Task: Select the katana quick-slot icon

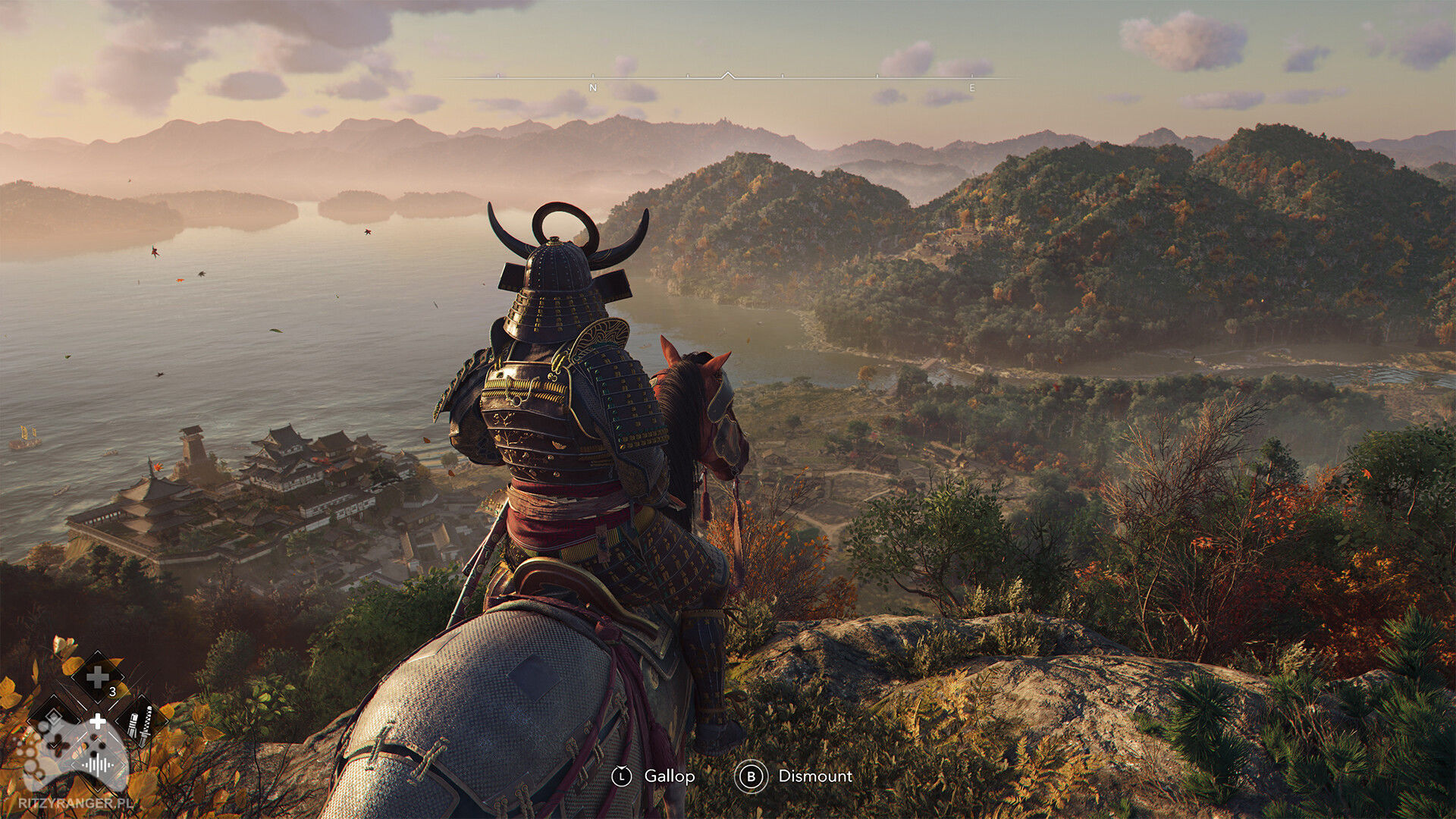Action: (144, 722)
